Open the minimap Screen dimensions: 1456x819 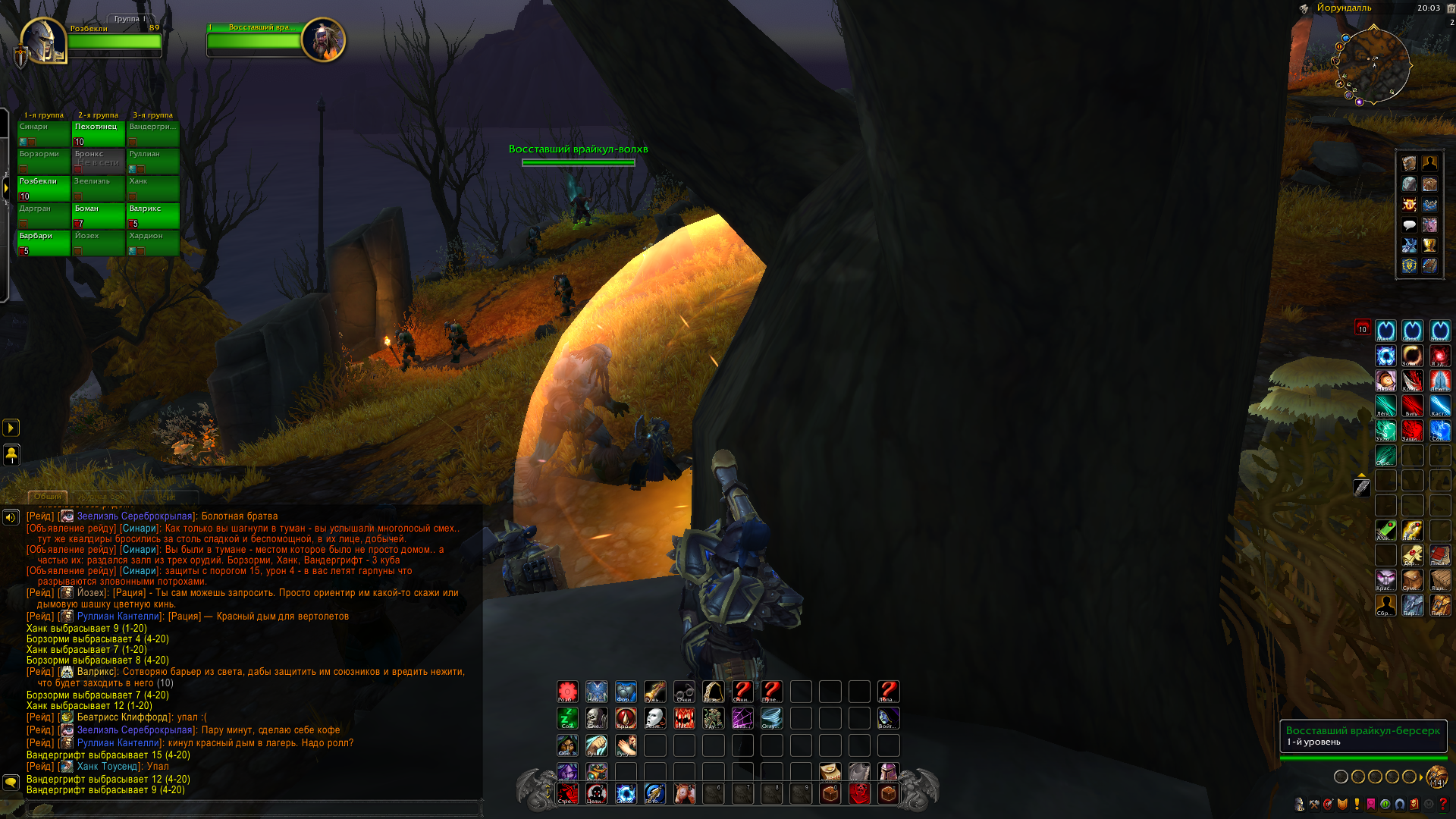point(1373,66)
